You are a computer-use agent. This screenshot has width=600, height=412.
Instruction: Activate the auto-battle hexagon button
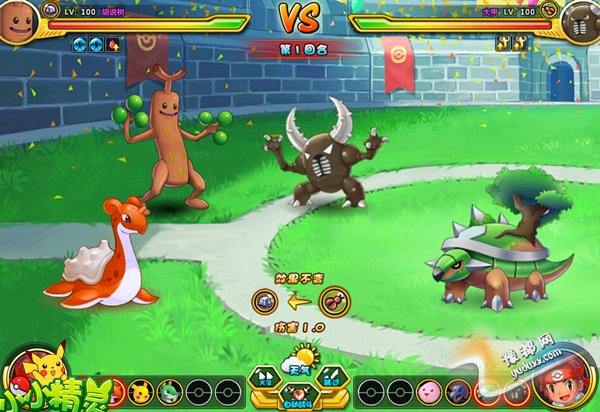point(299,395)
